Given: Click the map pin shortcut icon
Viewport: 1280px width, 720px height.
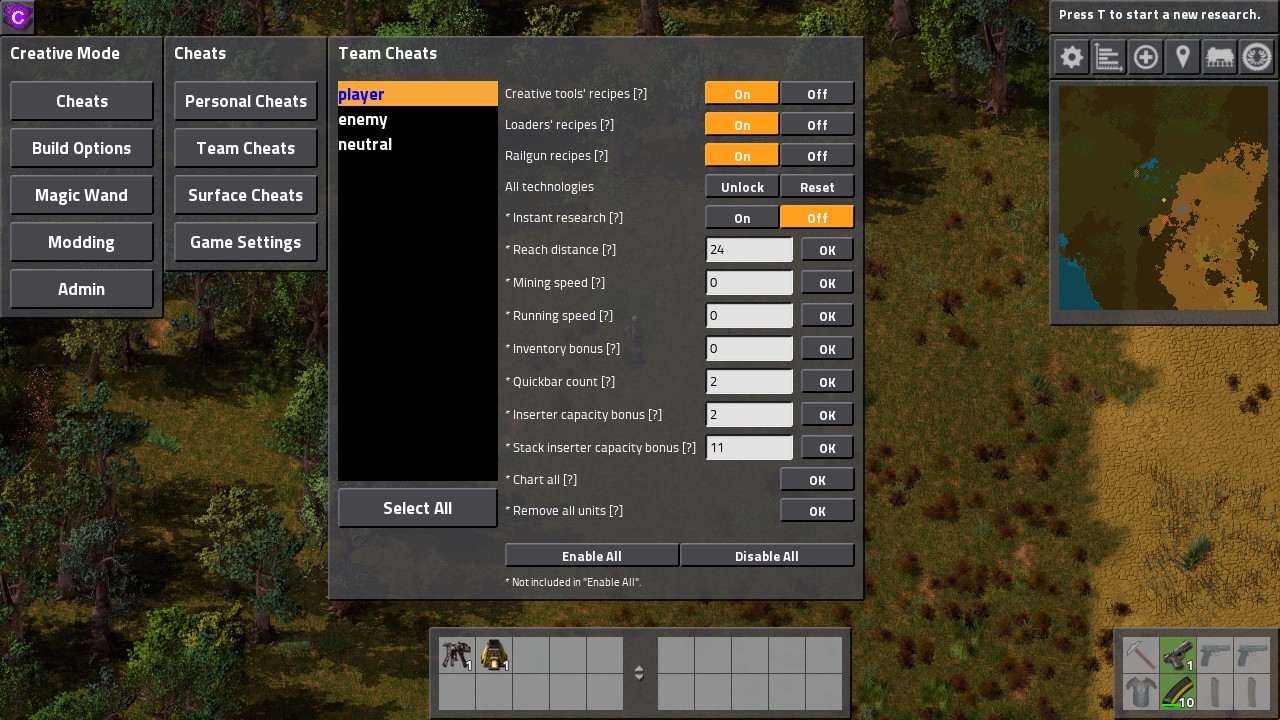Looking at the screenshot, I should 1182,57.
